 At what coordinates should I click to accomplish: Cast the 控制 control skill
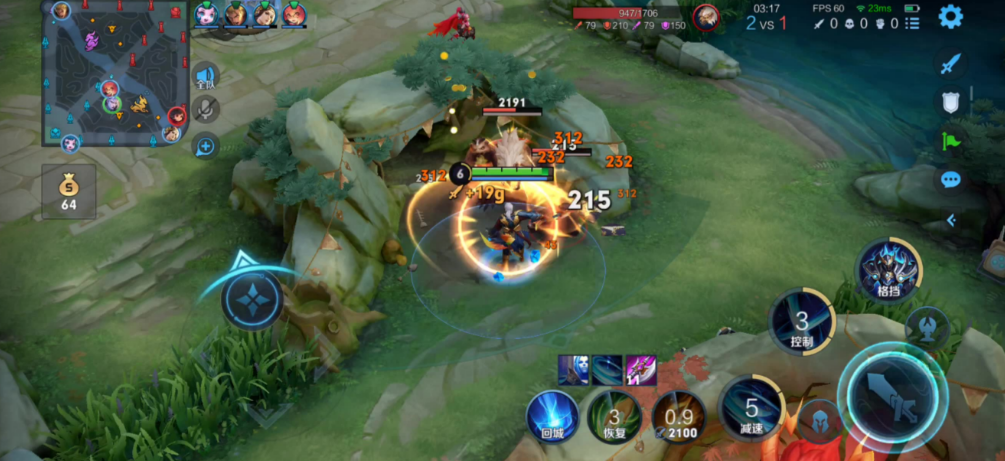tap(802, 321)
